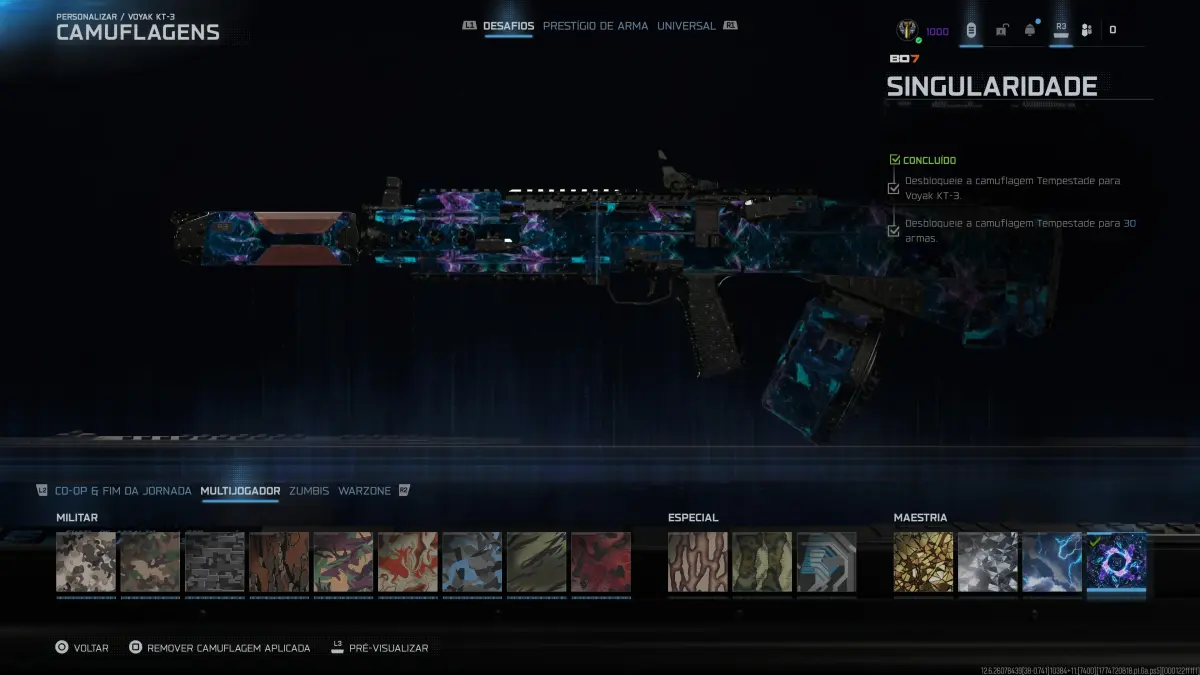Choose the red and tan military camo
This screenshot has width=1200, height=675.
(408, 562)
